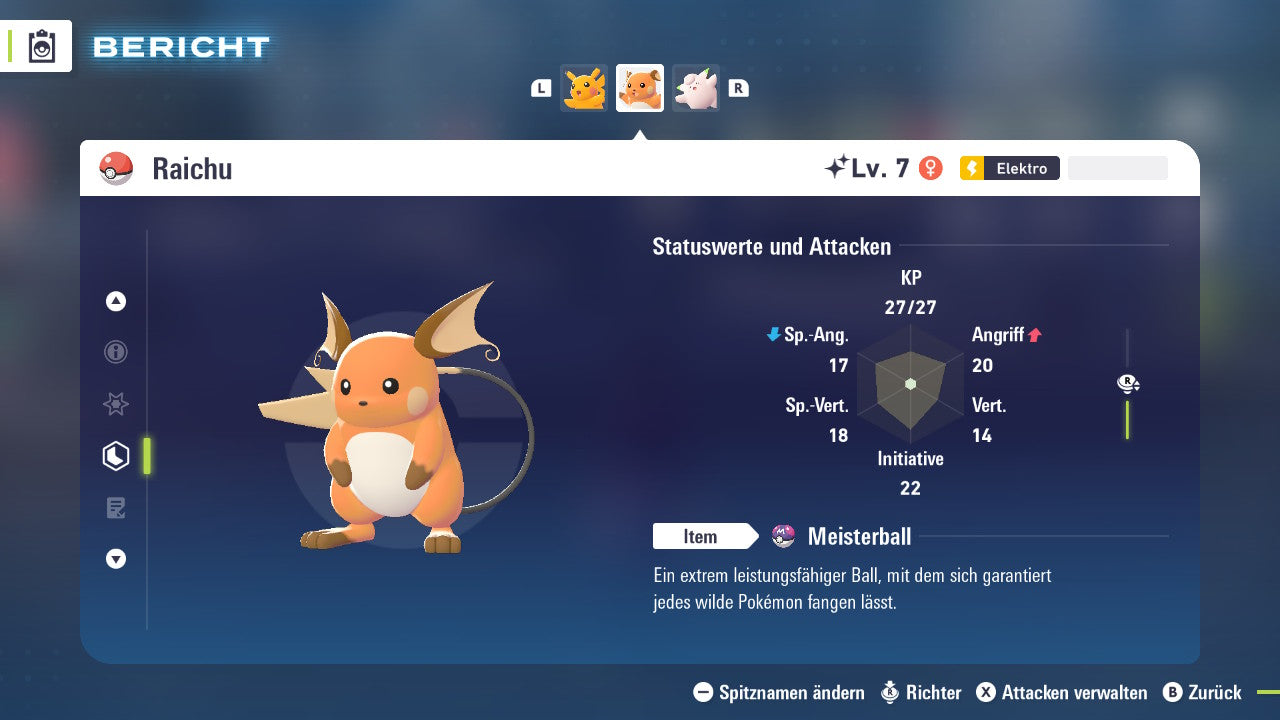The width and height of the screenshot is (1280, 720).
Task: Toggle the R-stick rotation indicator on the right
Action: 1127,383
